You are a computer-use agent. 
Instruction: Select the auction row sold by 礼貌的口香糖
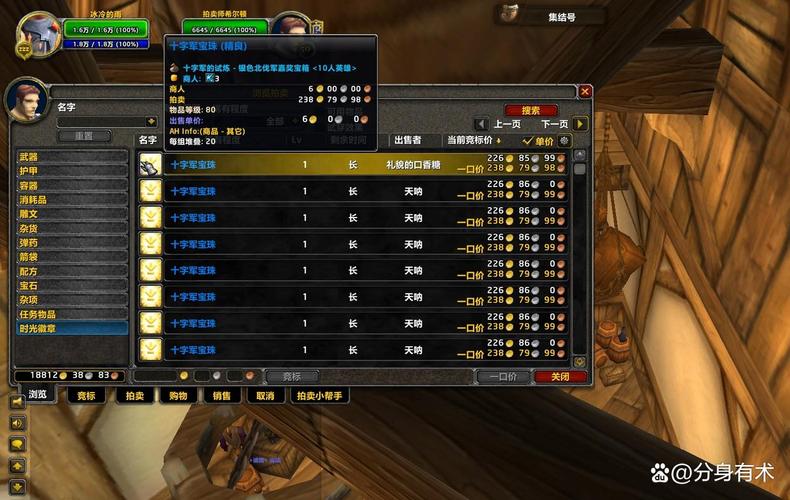click(x=355, y=164)
